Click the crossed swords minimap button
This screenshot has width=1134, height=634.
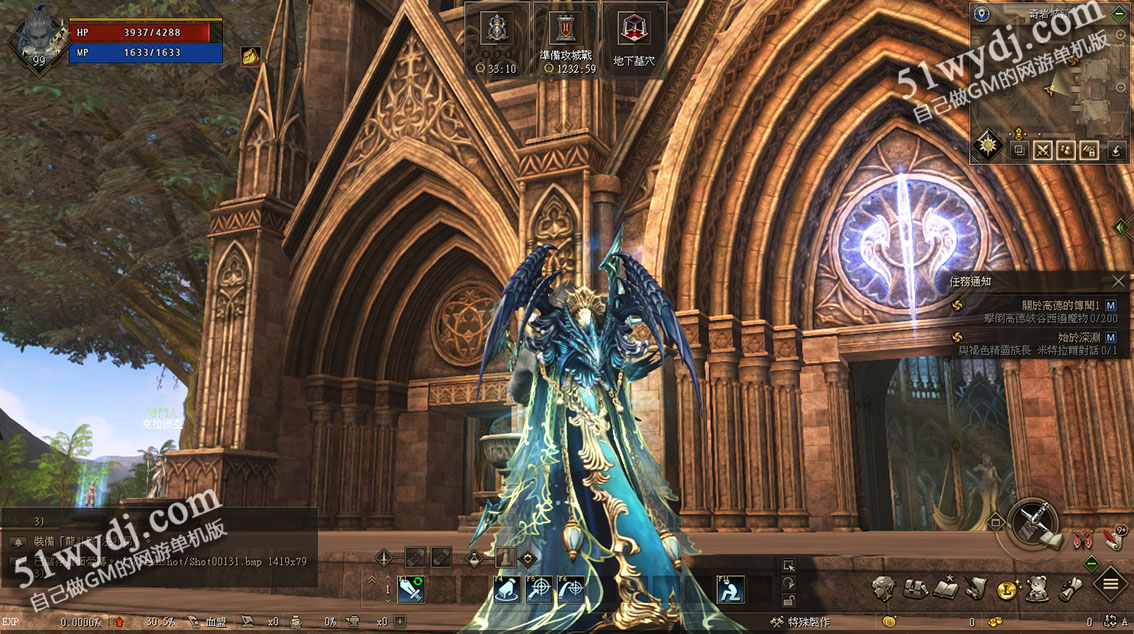coord(1043,151)
